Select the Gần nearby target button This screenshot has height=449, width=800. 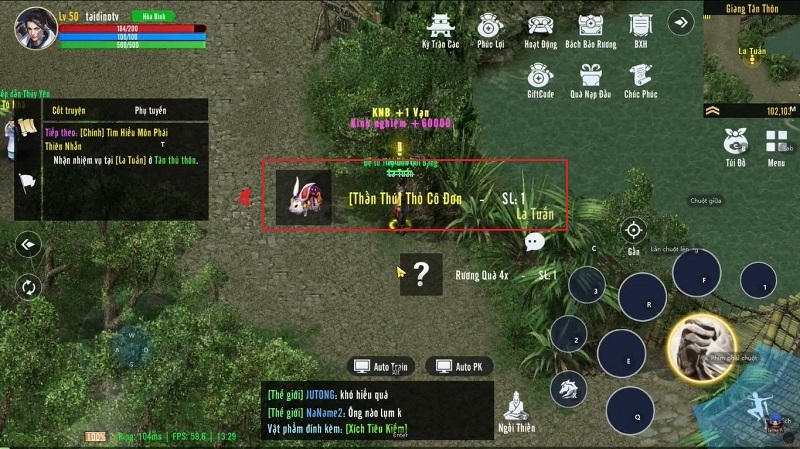click(633, 232)
